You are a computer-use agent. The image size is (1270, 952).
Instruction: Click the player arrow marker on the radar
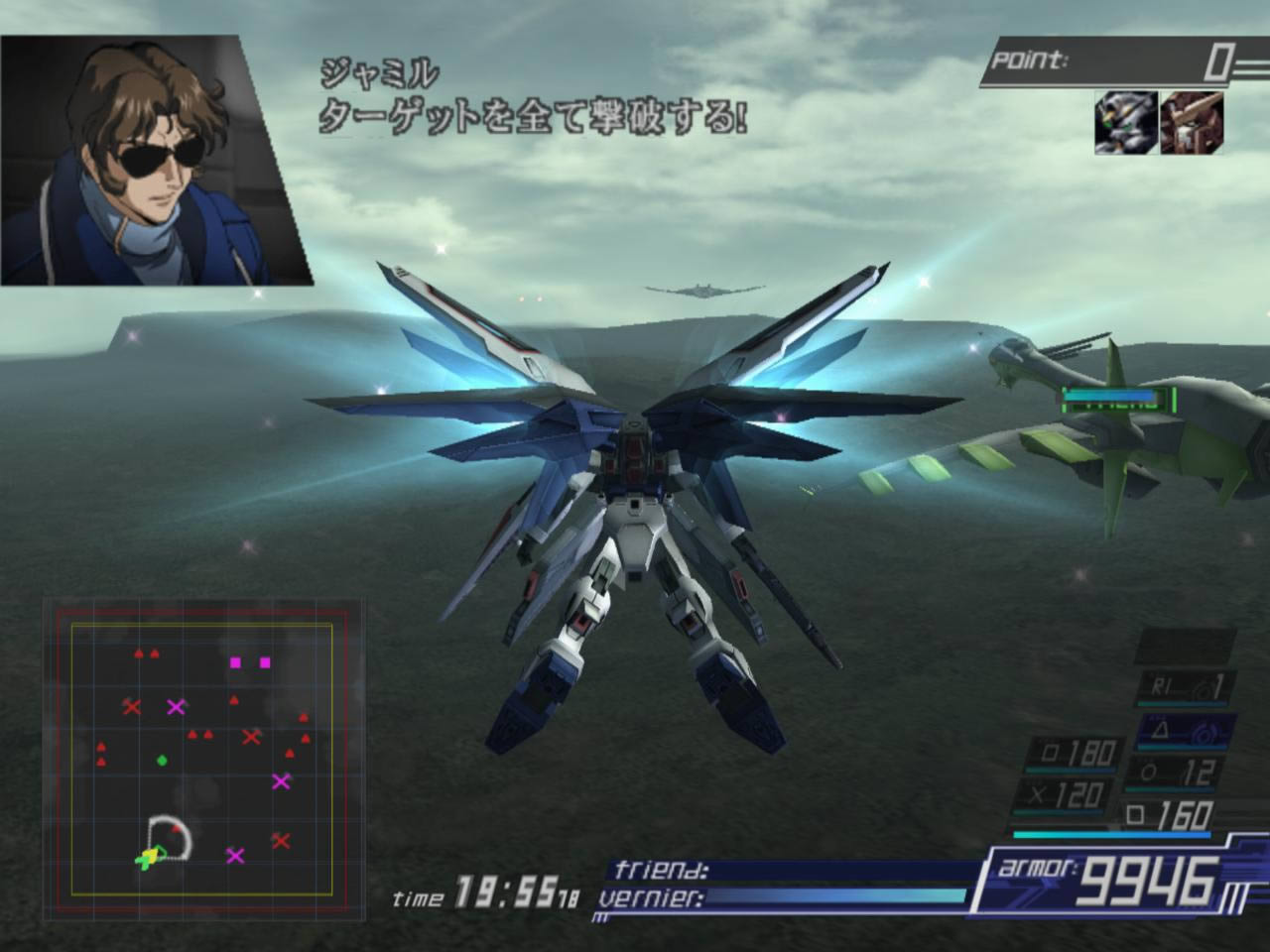[x=149, y=857]
